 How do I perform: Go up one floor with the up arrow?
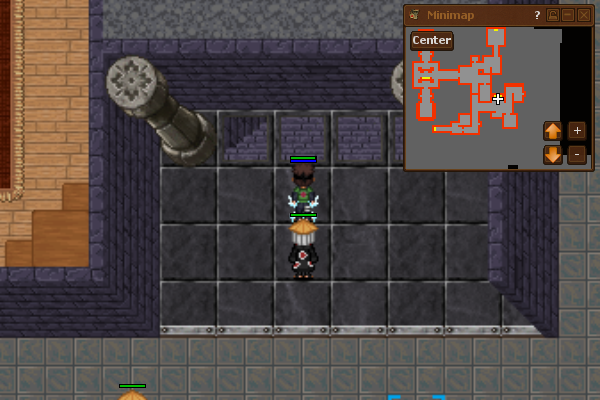click(x=553, y=130)
